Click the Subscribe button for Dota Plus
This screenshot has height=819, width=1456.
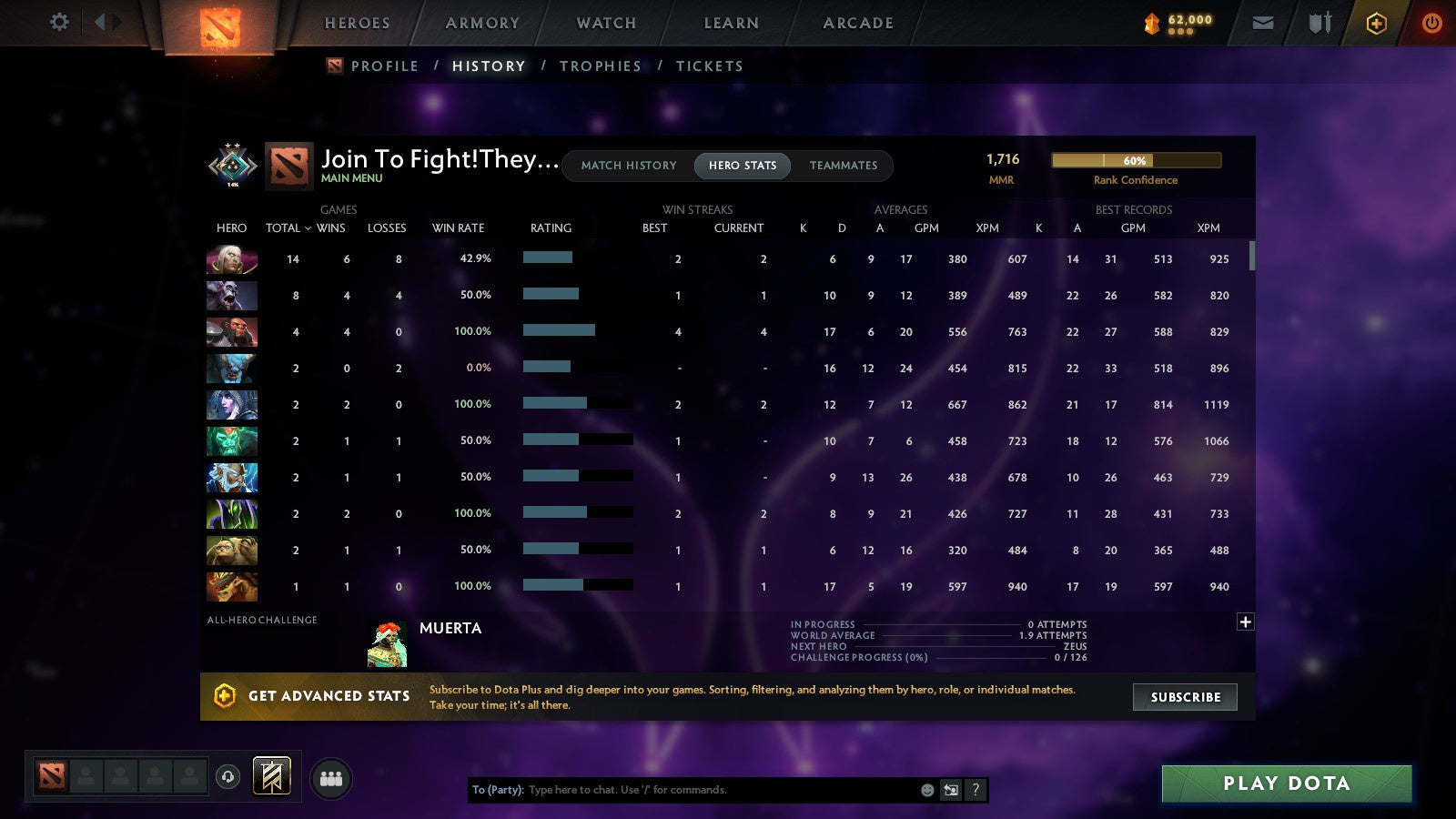1185,697
